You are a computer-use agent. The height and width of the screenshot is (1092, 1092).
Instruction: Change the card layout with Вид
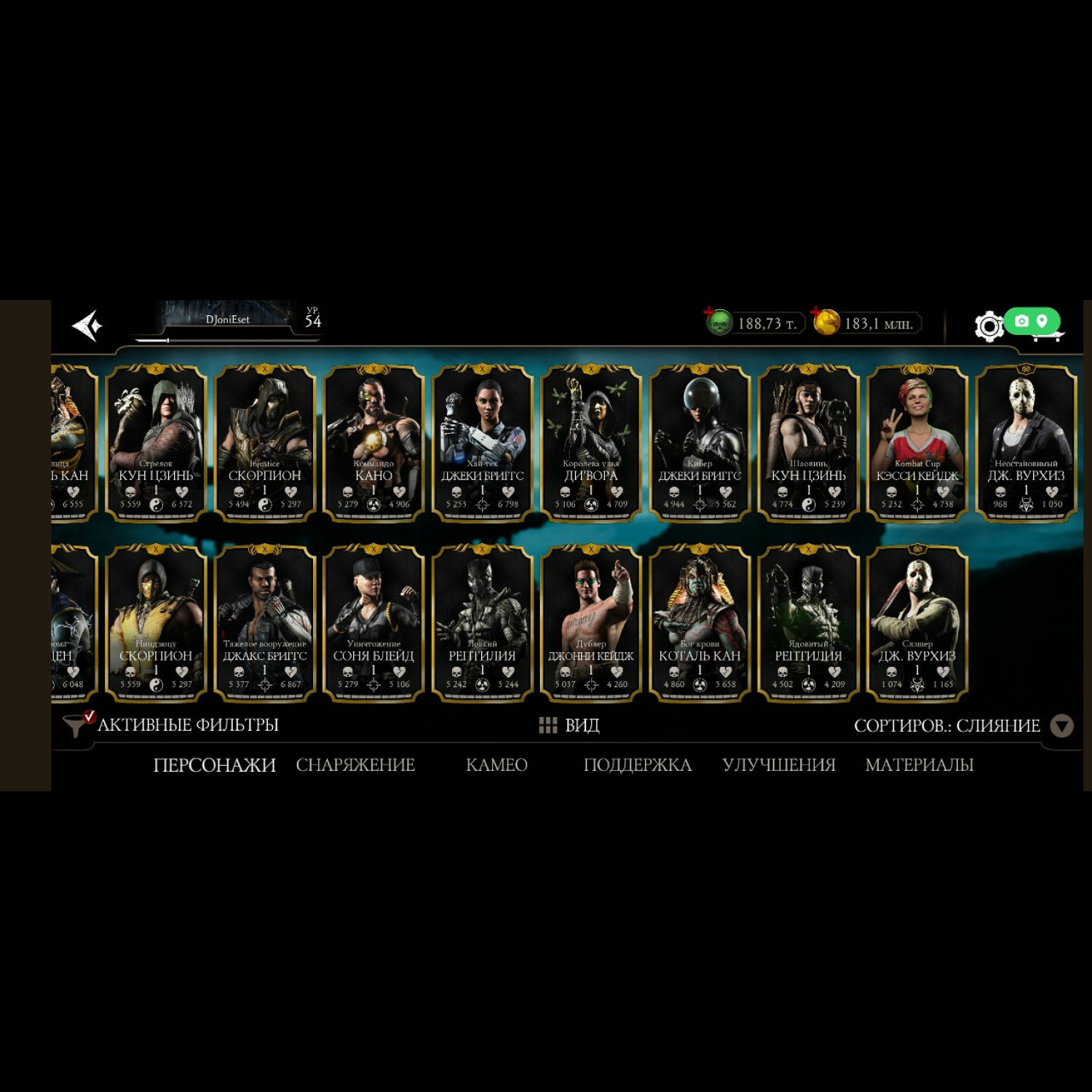(569, 725)
